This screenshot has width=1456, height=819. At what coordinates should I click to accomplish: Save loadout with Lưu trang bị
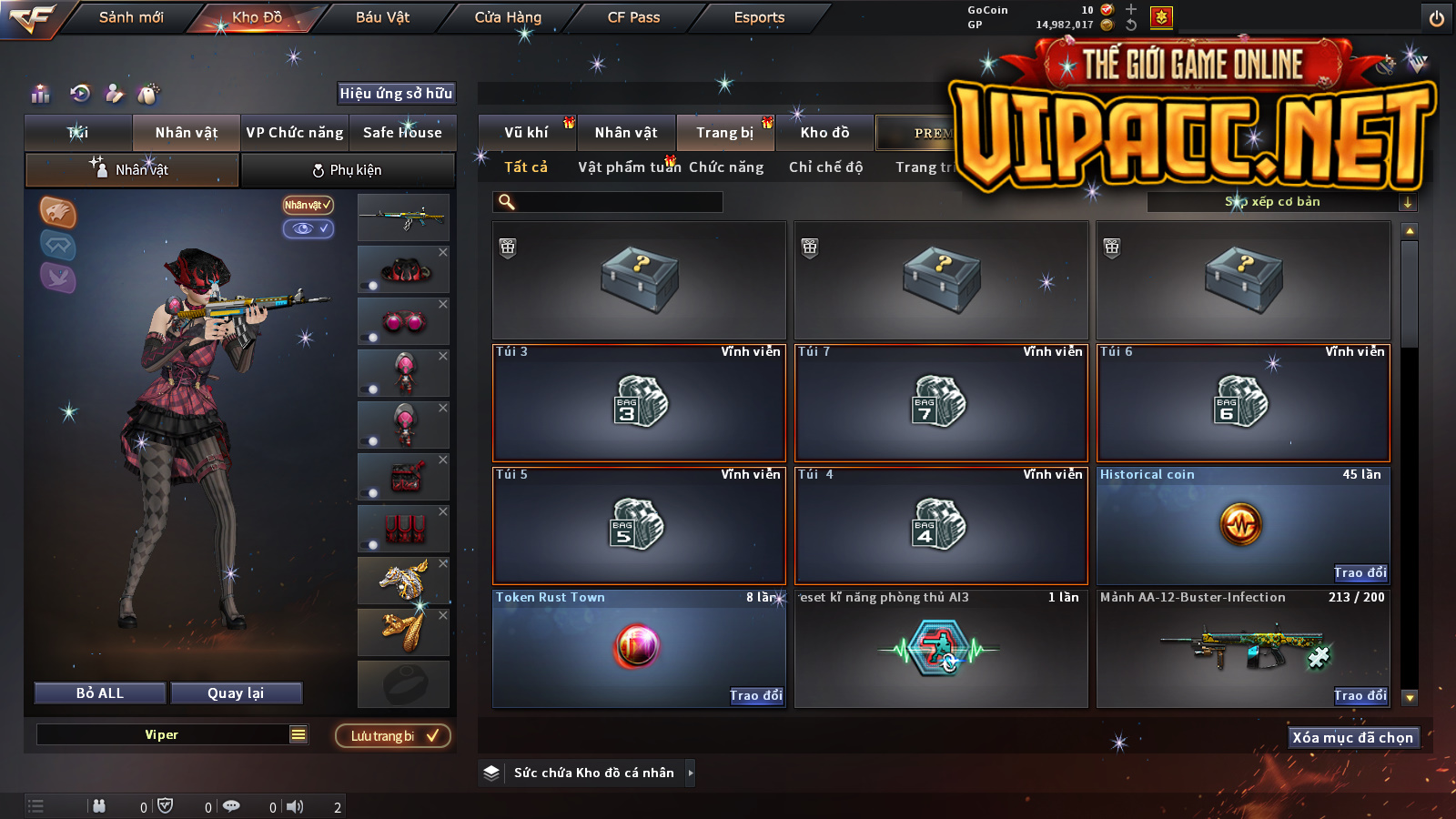point(393,736)
